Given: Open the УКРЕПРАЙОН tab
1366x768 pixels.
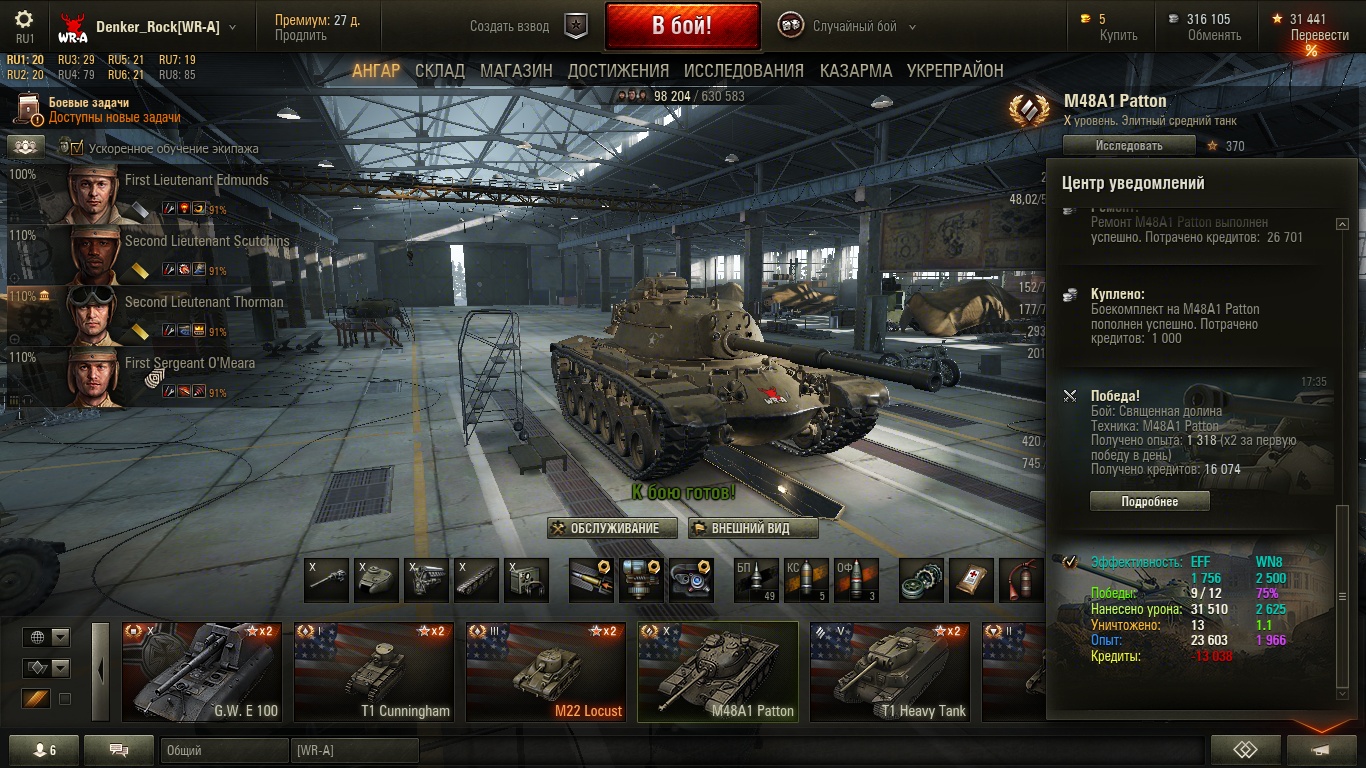Looking at the screenshot, I should click(955, 71).
